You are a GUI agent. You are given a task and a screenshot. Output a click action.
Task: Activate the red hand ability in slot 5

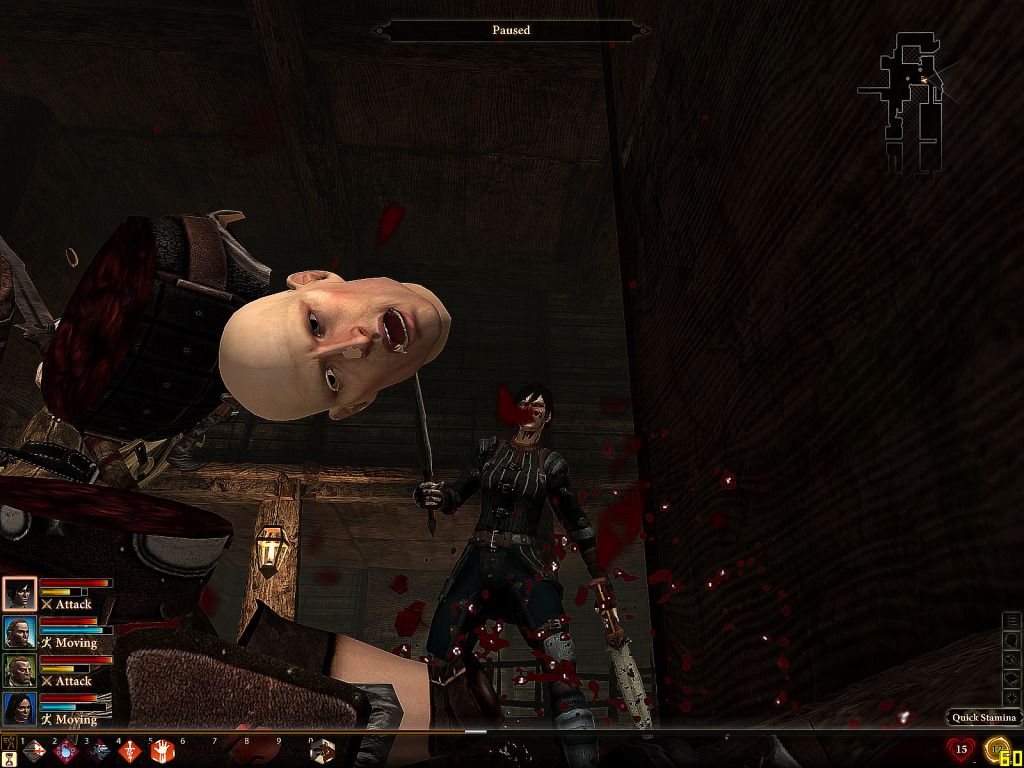click(x=162, y=751)
